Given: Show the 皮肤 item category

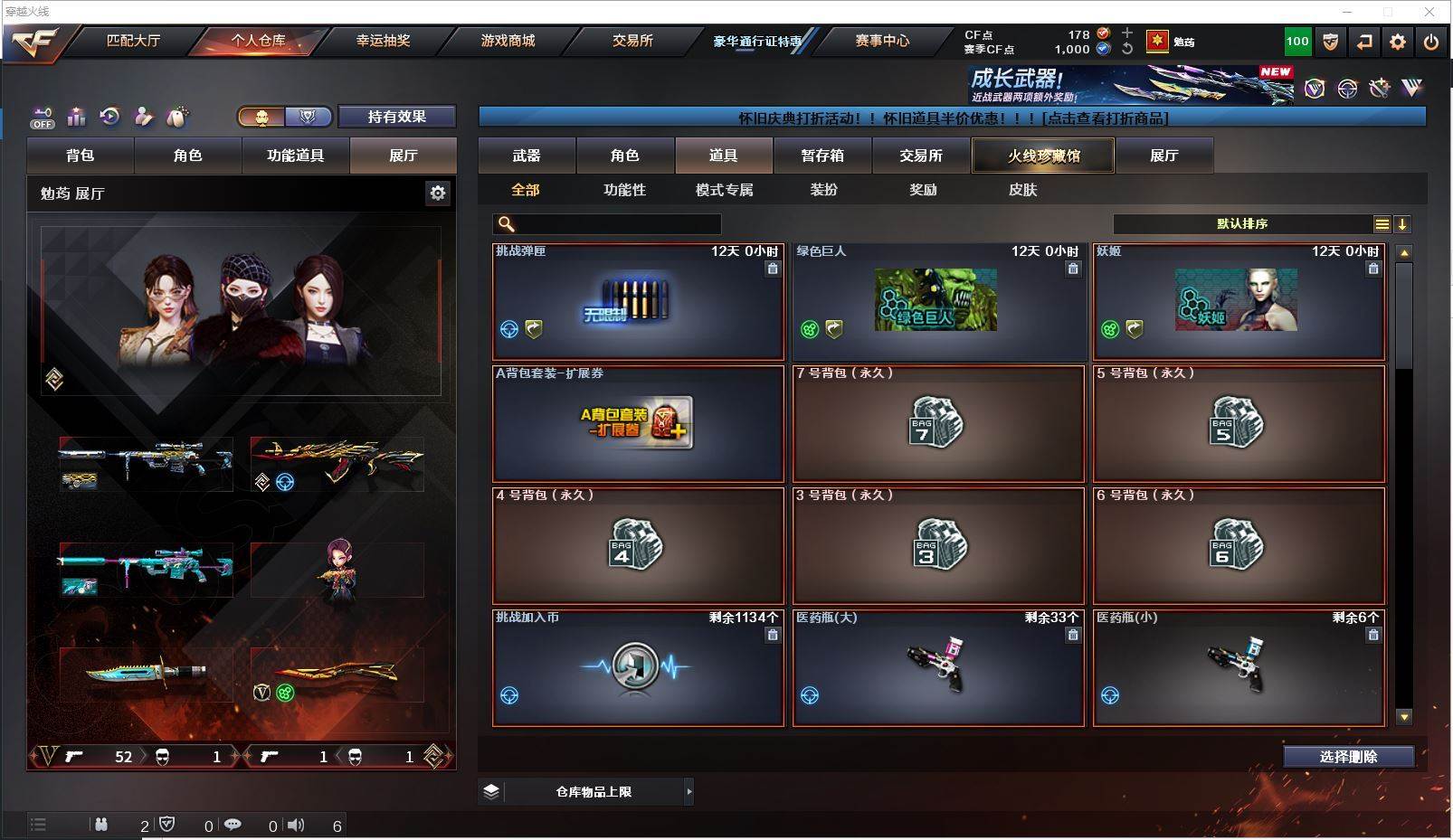Looking at the screenshot, I should [1022, 190].
